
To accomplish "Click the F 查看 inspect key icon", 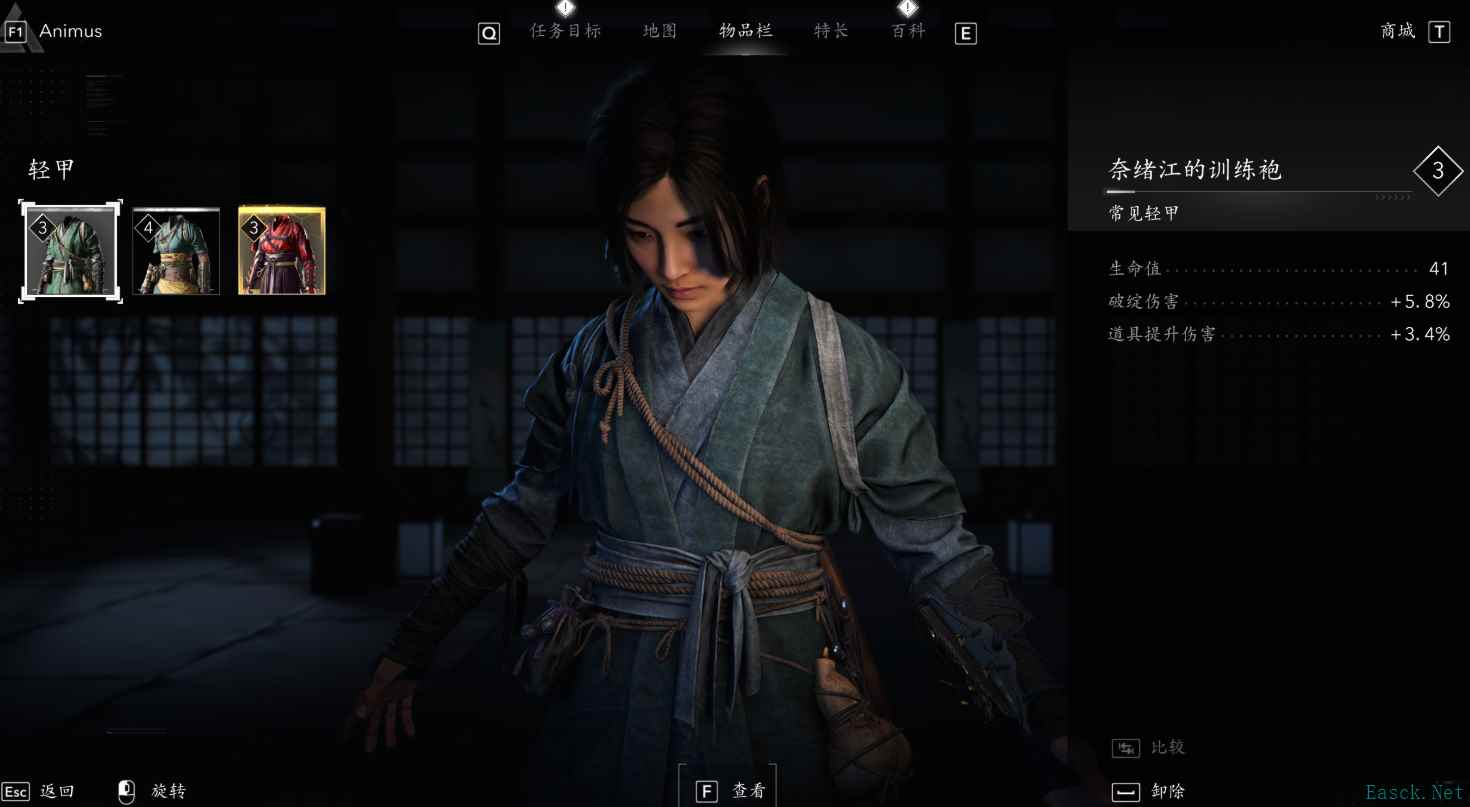I will click(x=707, y=789).
